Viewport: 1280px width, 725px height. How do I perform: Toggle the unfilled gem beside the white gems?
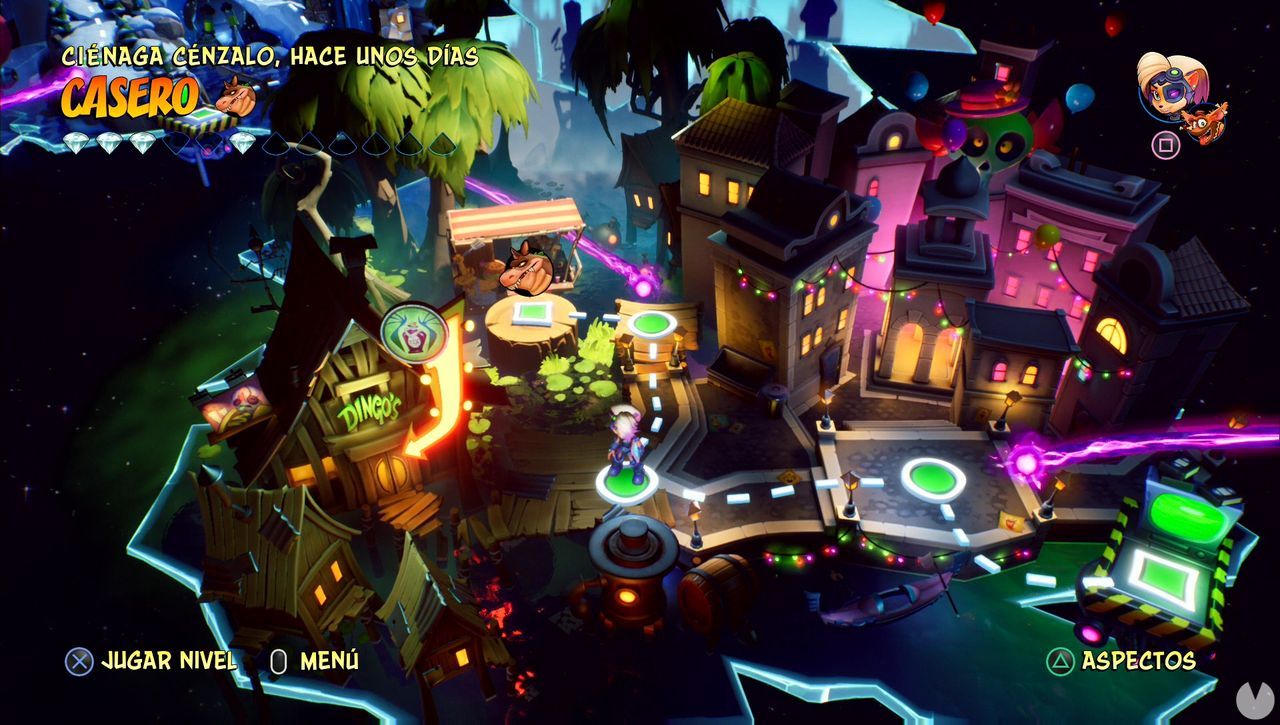pos(178,142)
